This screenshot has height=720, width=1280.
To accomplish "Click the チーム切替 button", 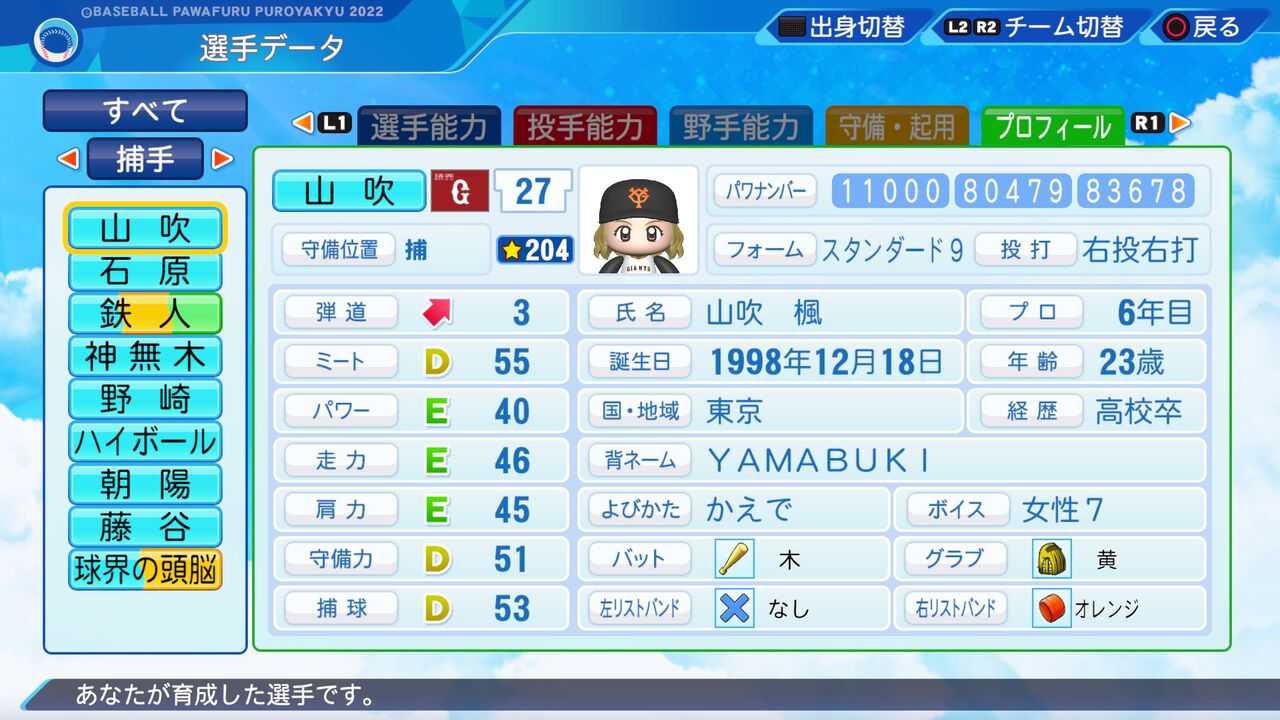I will tap(1037, 28).
